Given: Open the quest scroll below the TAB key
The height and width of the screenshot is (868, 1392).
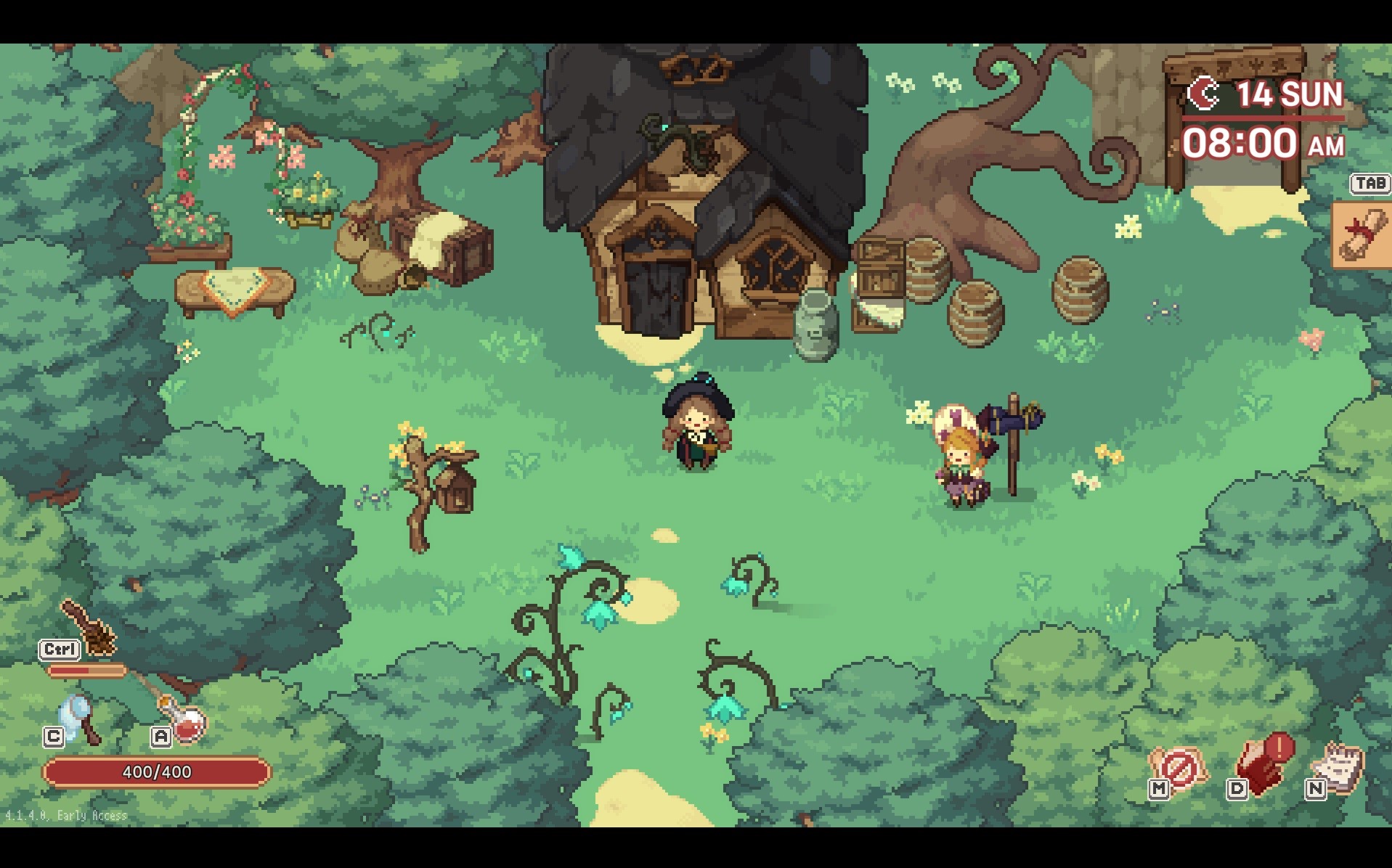Looking at the screenshot, I should click(1364, 236).
